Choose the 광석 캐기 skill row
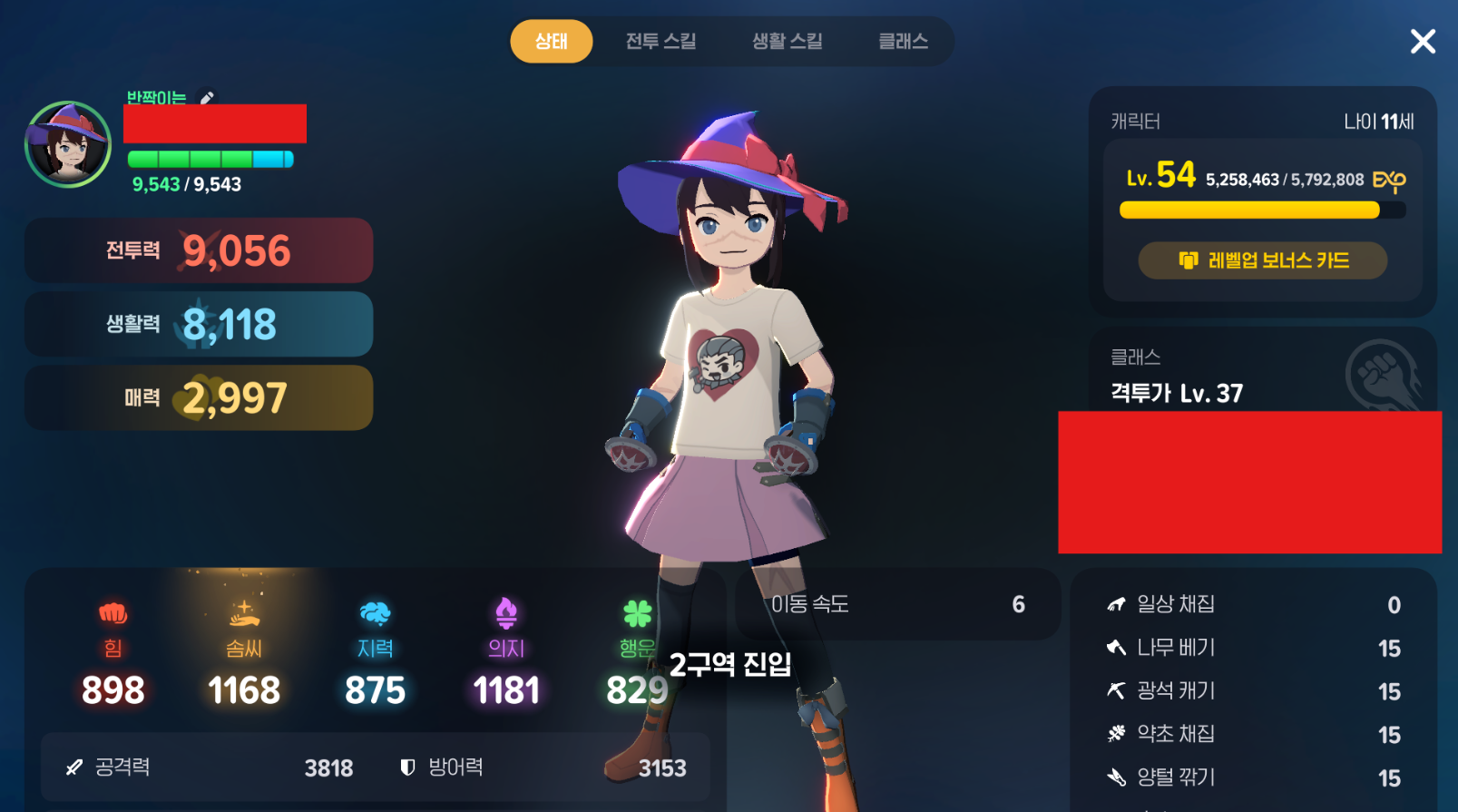This screenshot has height=812, width=1458. coord(1253,691)
